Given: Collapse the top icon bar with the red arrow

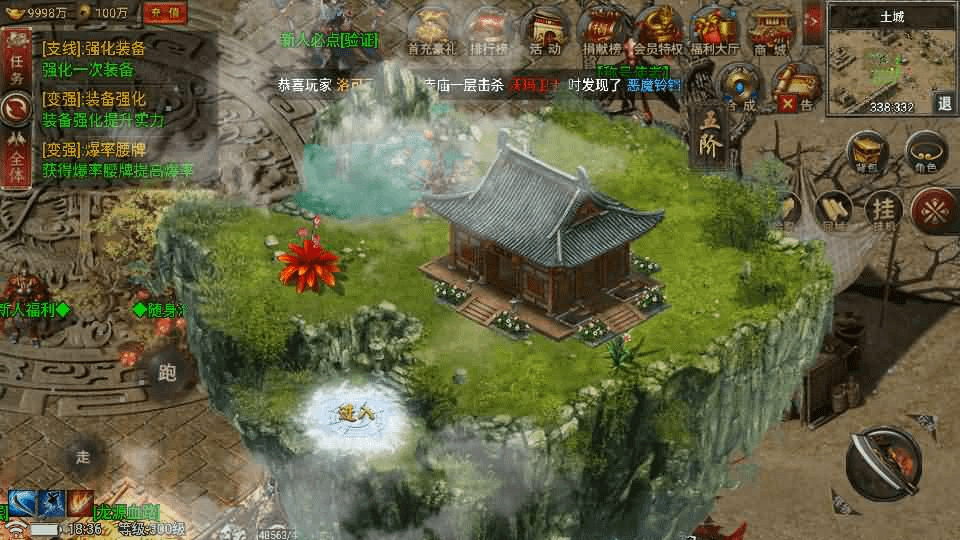Looking at the screenshot, I should [812, 20].
